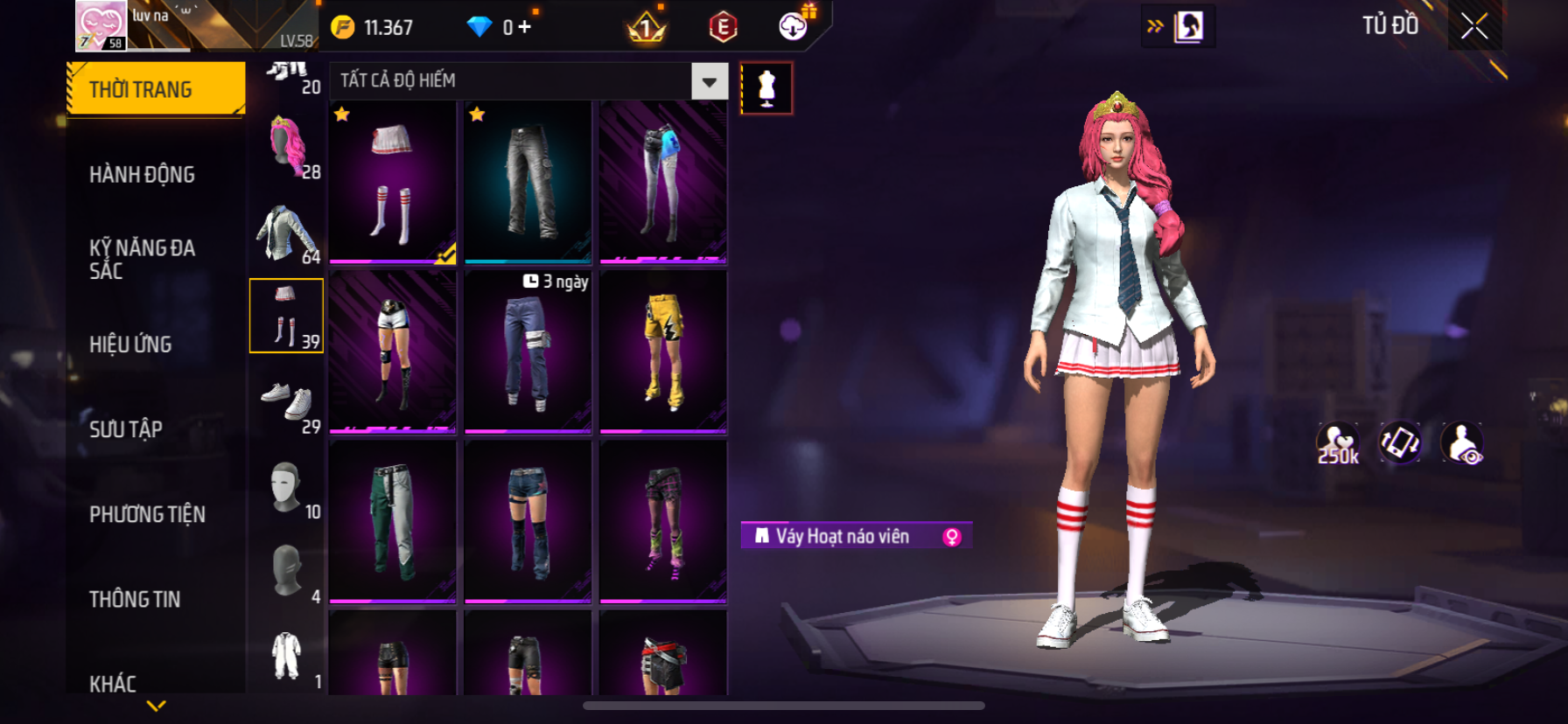Open the Hành Động tab
The image size is (1568, 724).
142,175
